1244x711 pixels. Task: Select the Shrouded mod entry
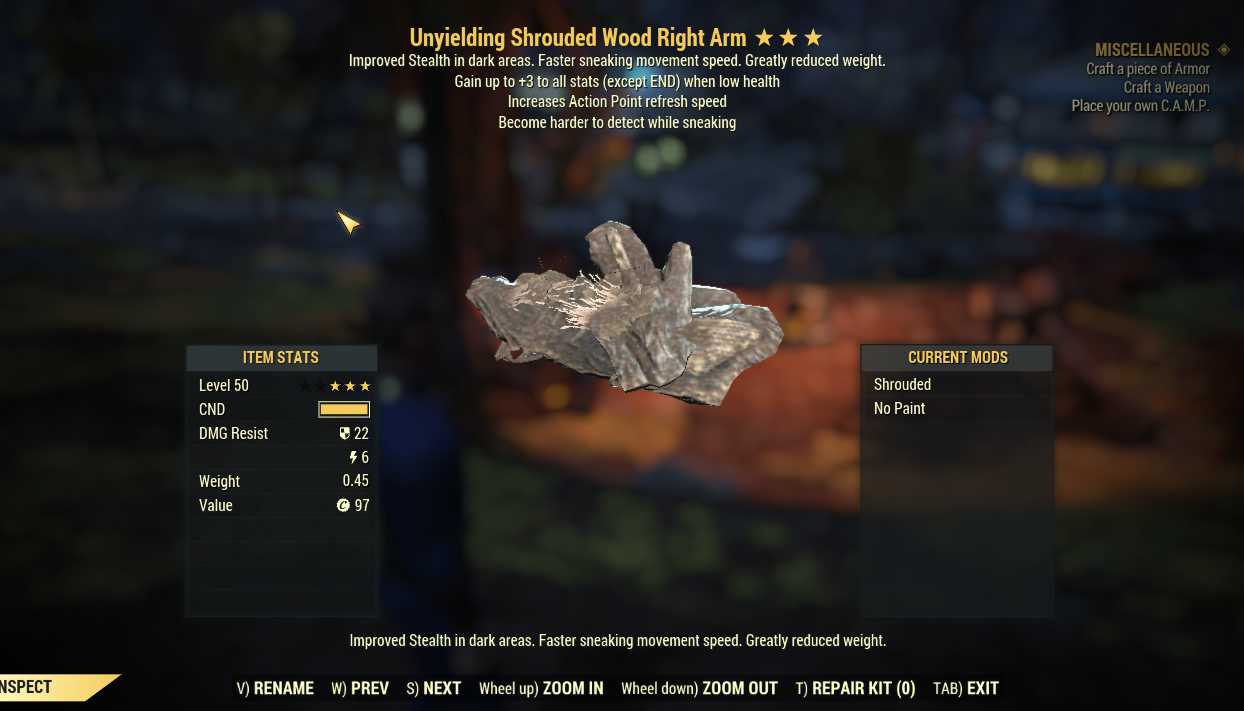(x=903, y=384)
